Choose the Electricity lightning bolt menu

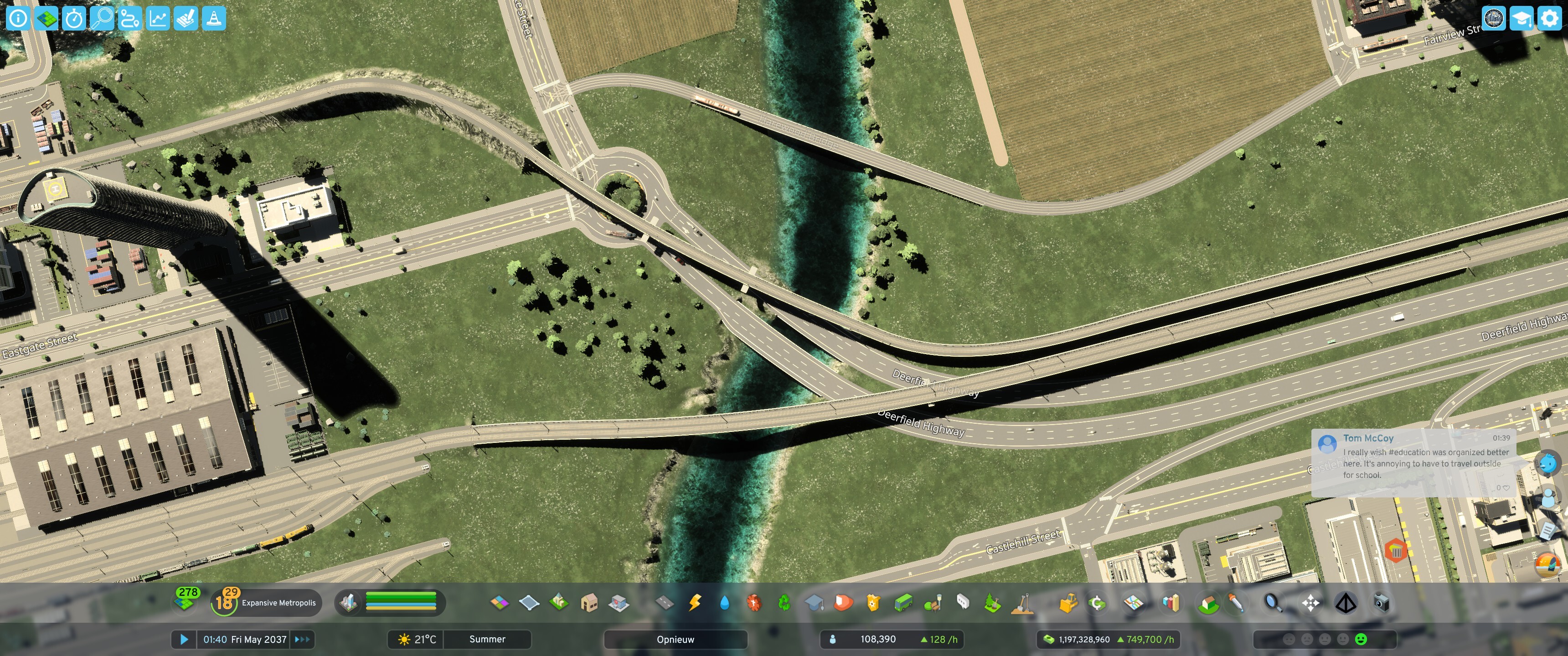[695, 603]
